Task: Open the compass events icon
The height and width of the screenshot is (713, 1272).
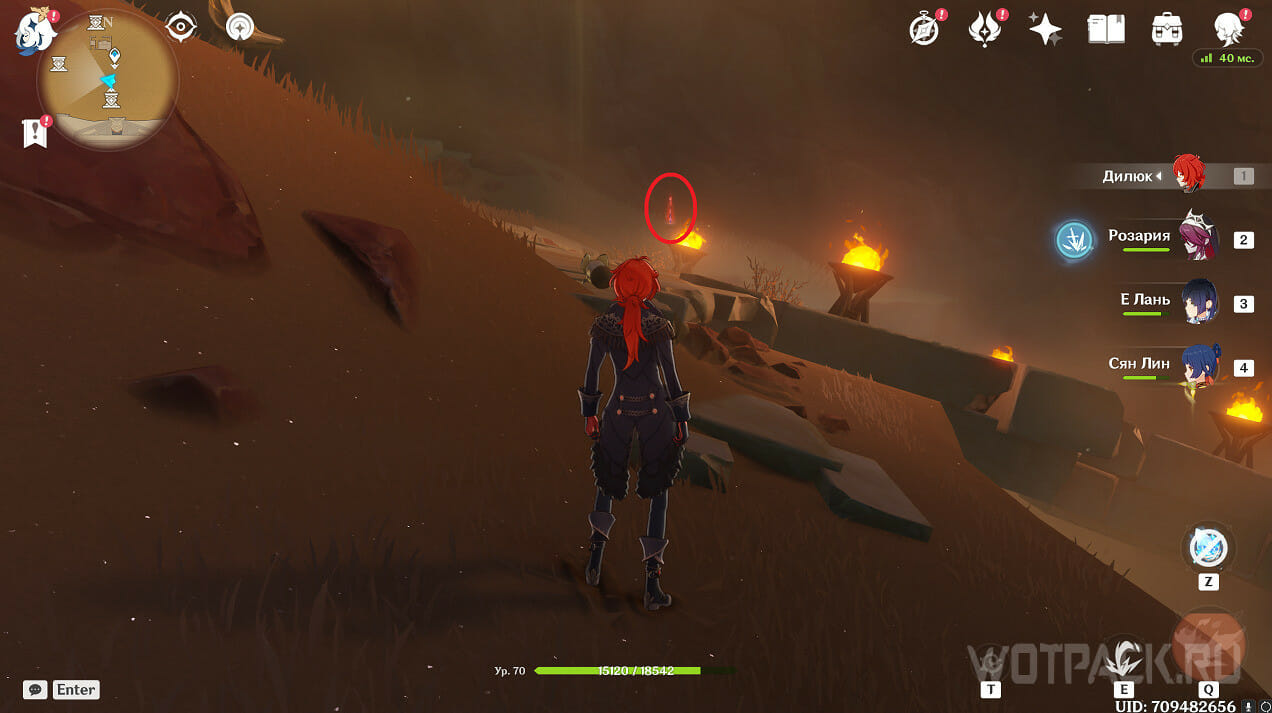Action: click(x=924, y=29)
